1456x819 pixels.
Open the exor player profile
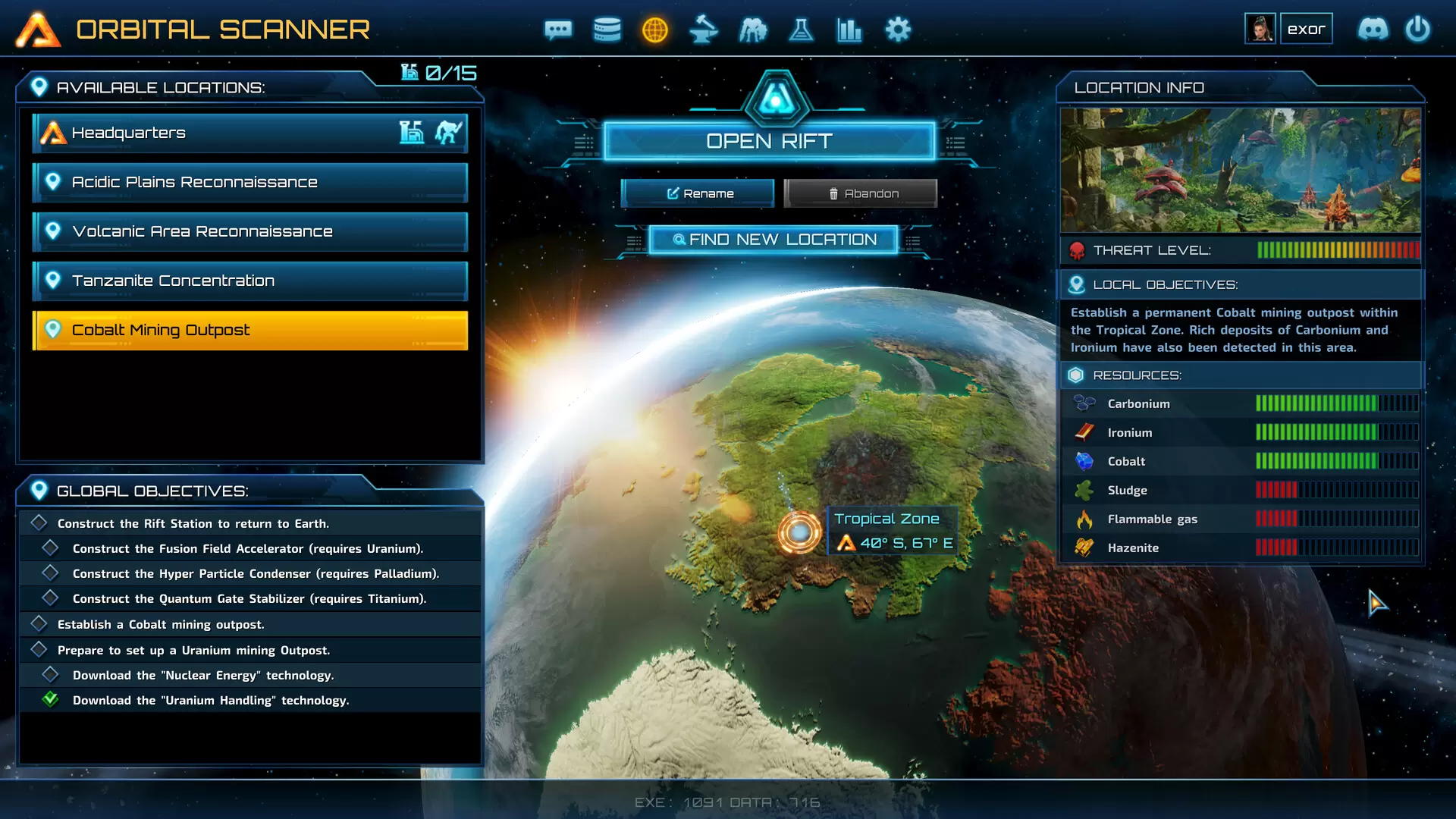coord(1289,29)
